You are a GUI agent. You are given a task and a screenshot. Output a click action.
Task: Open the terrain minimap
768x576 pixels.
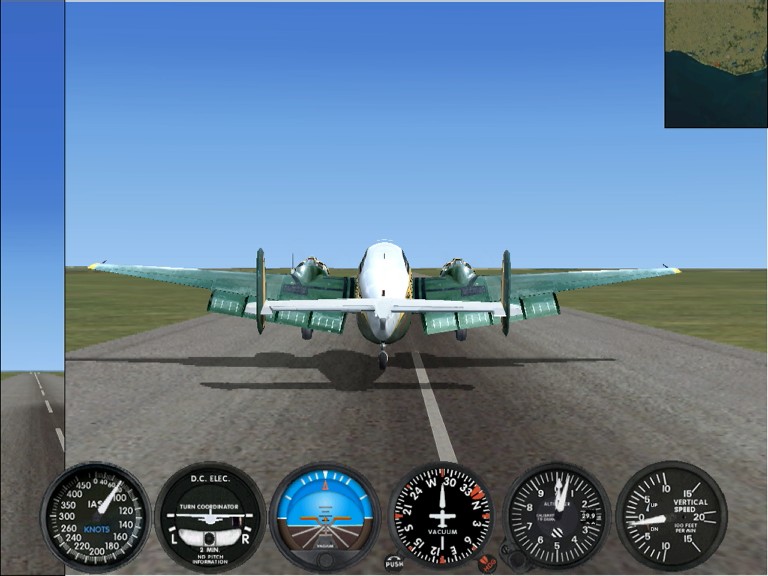716,64
